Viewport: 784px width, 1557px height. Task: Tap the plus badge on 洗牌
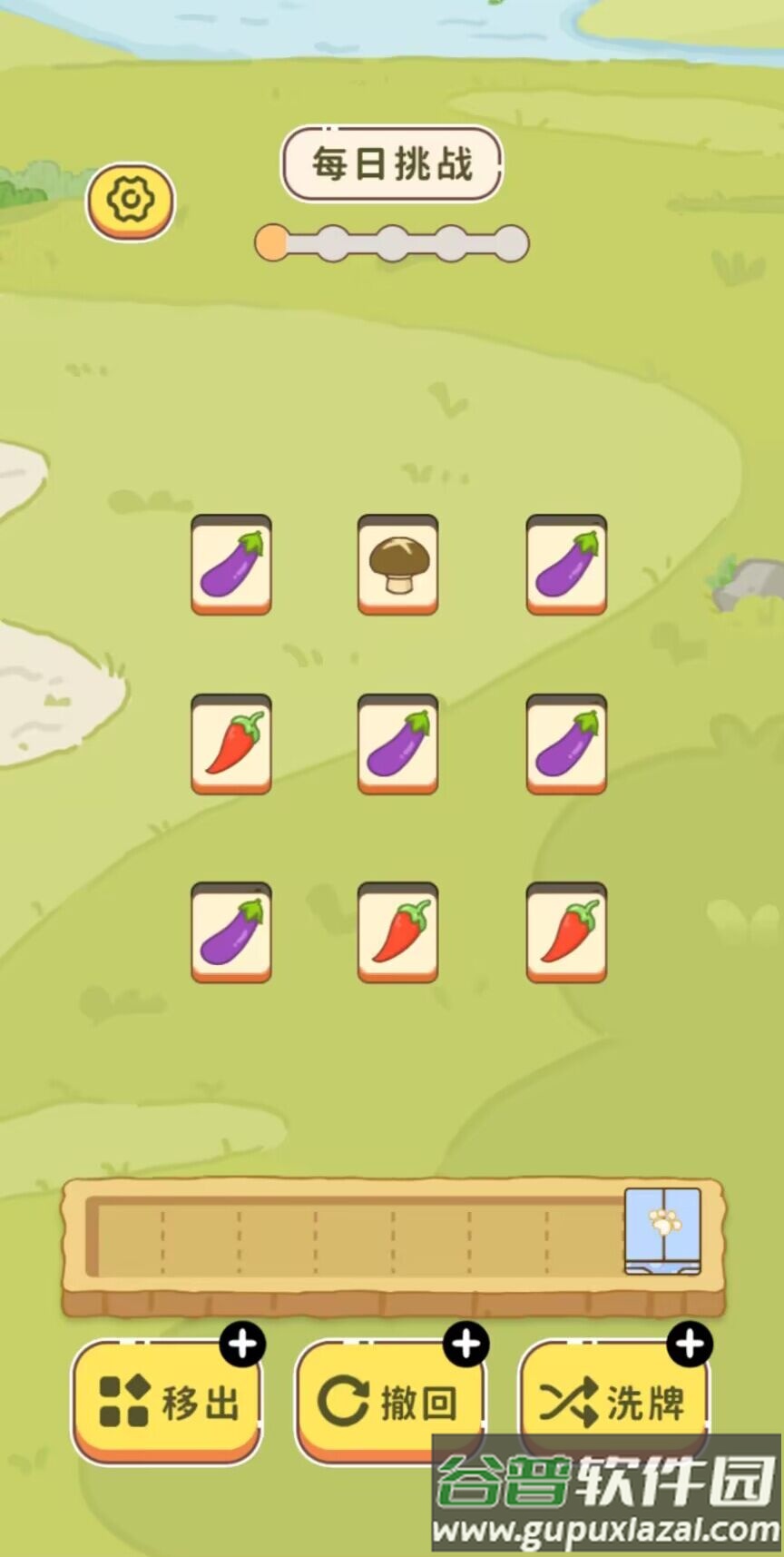point(690,1344)
